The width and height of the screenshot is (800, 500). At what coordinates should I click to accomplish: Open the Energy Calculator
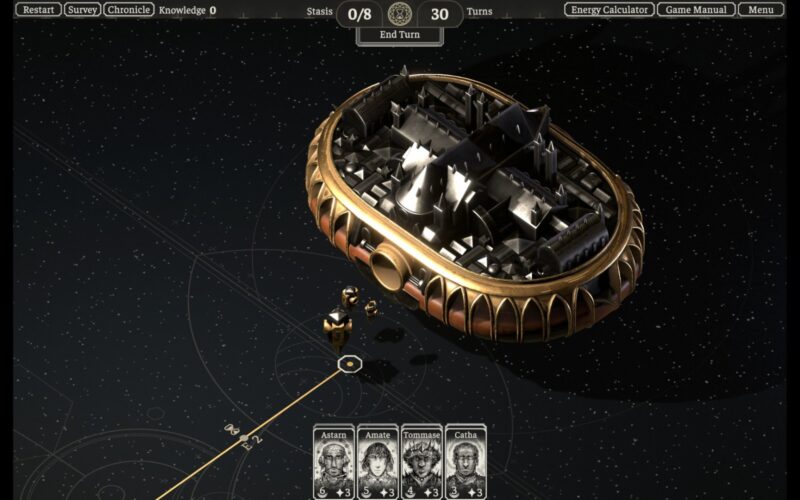tap(609, 10)
